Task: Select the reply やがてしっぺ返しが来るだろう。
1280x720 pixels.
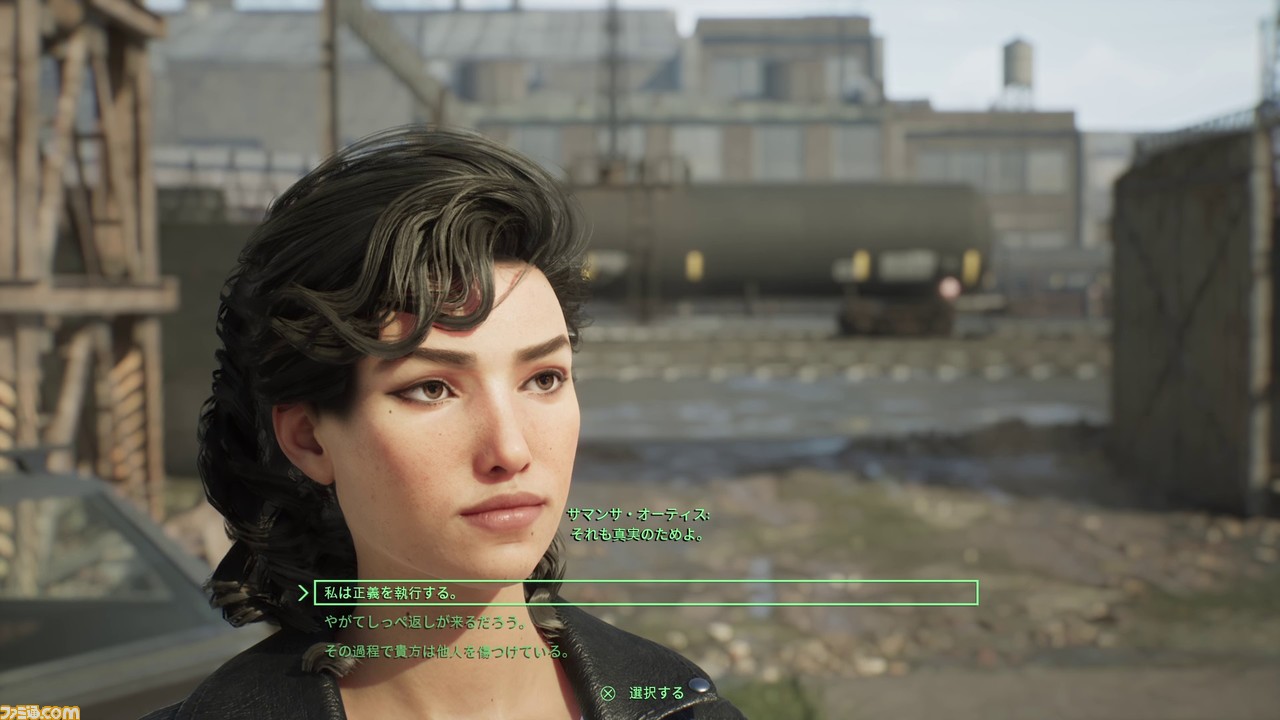Action: 425,622
